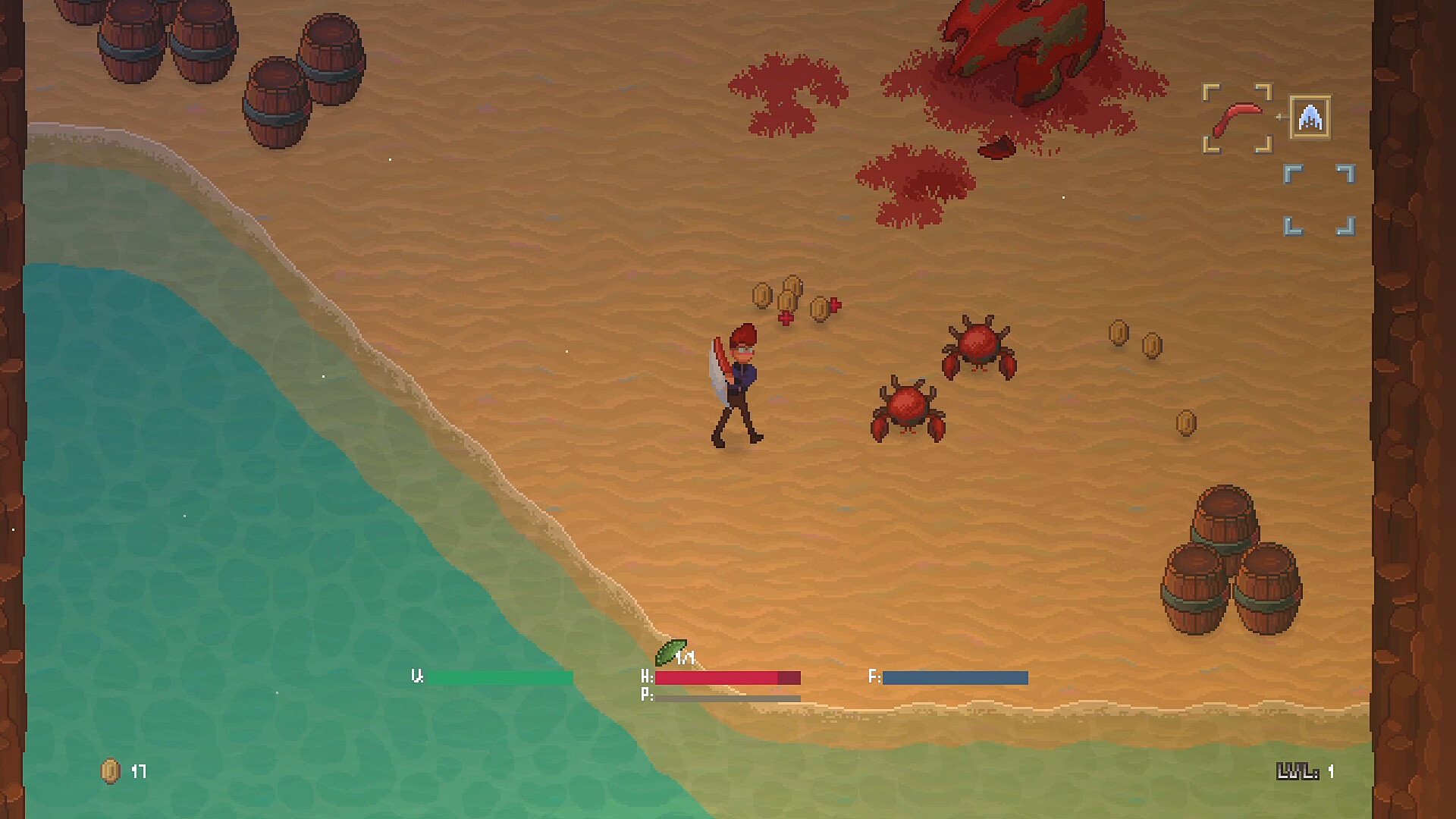
Task: Toggle the equipped item slot with gold corners
Action: (x=1236, y=118)
